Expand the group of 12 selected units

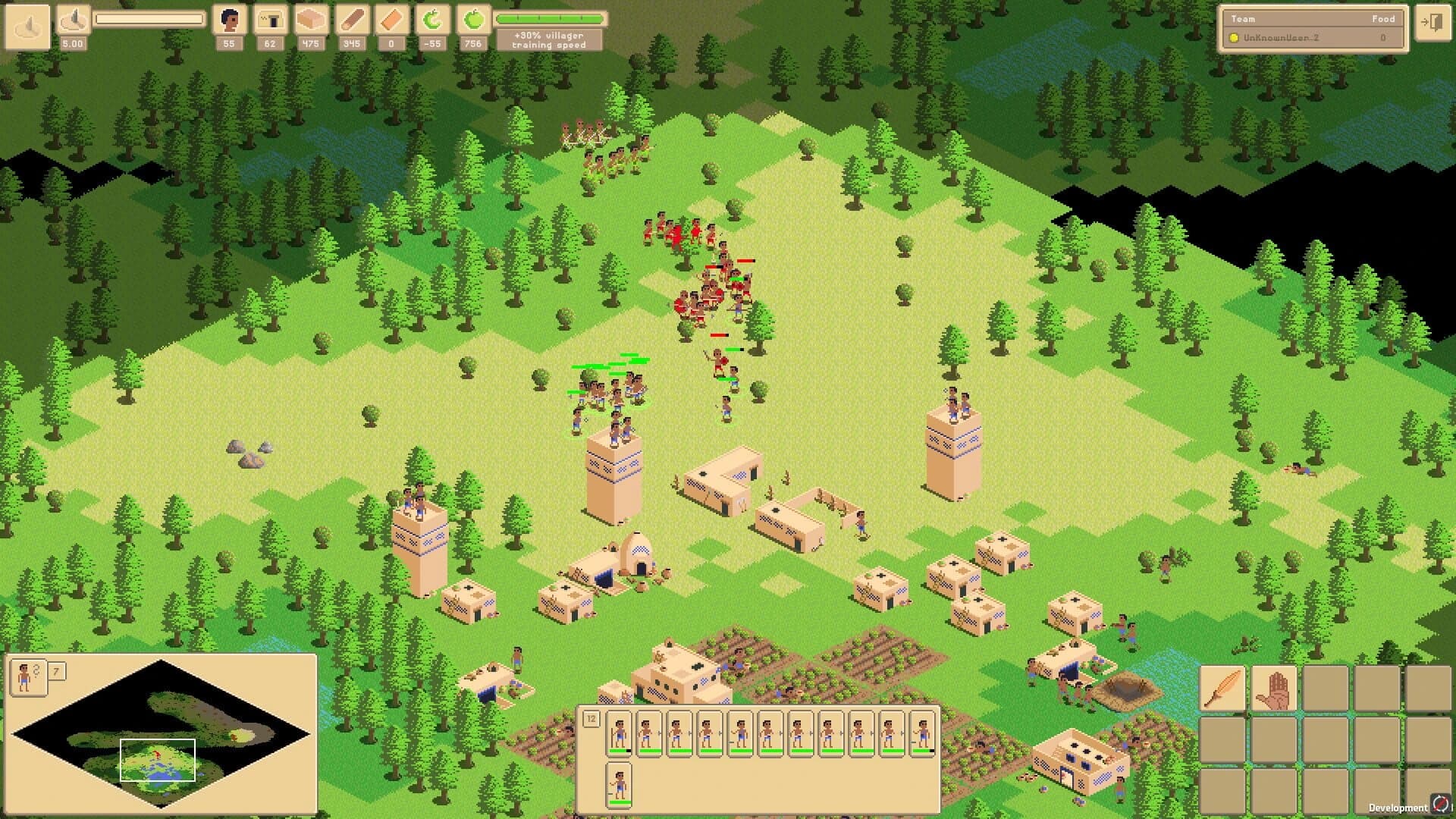pos(591,717)
